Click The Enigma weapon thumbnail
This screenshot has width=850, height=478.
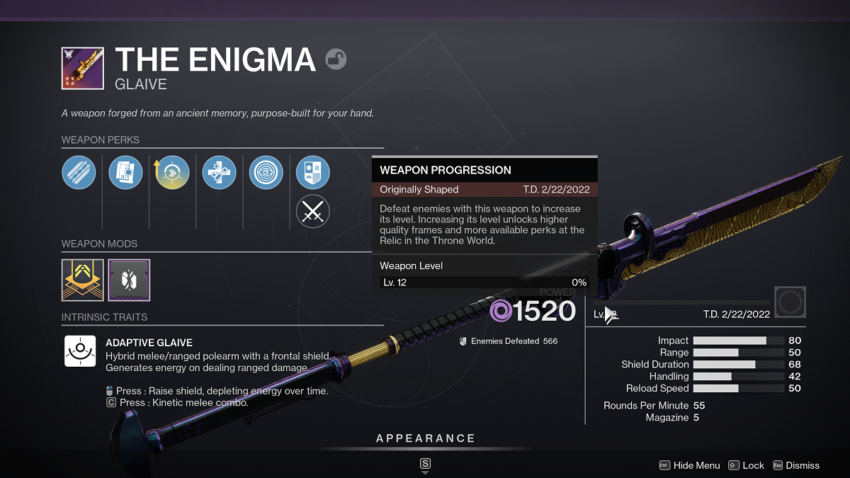tap(82, 68)
